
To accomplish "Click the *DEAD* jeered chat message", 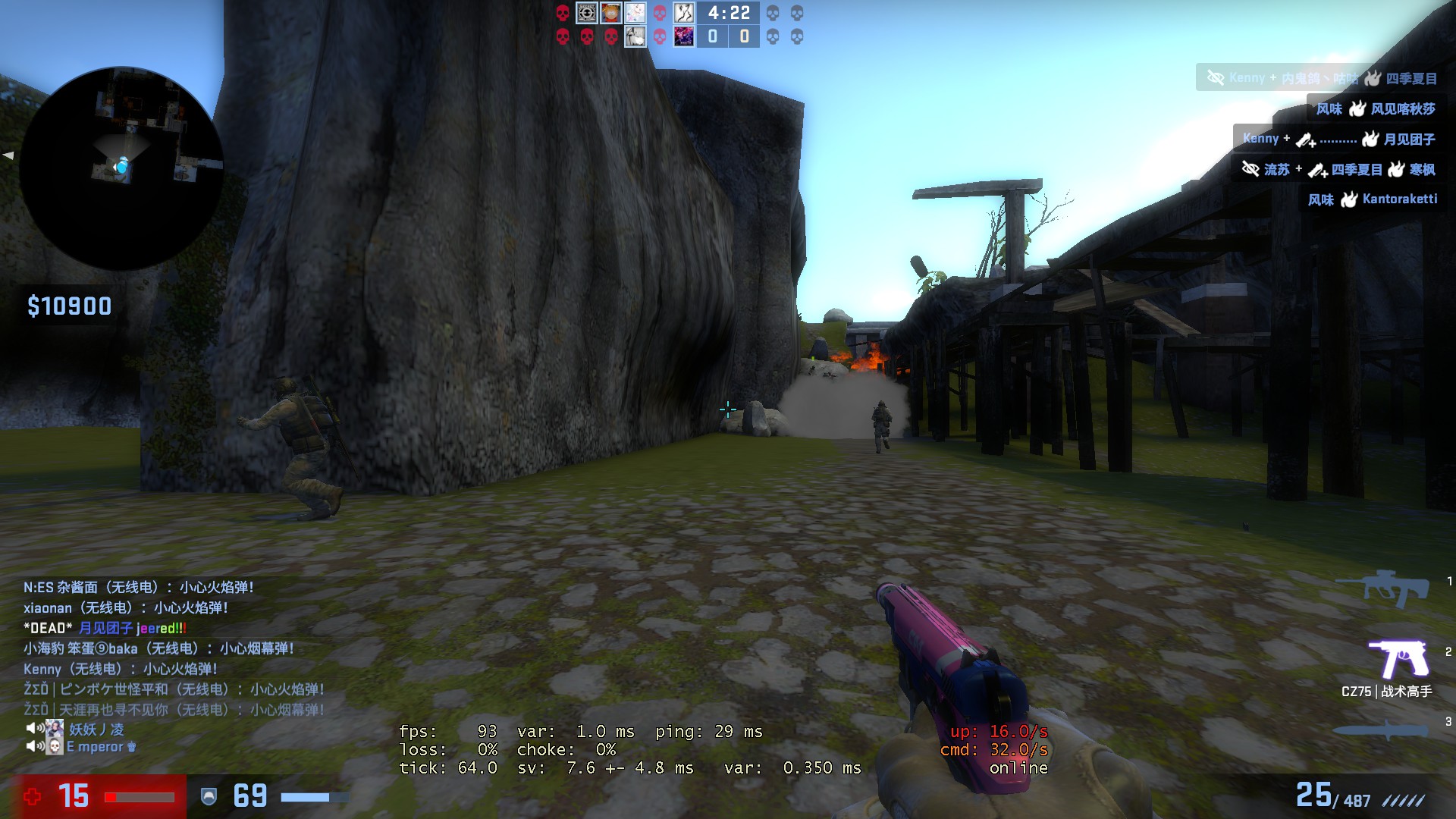I will (105, 628).
